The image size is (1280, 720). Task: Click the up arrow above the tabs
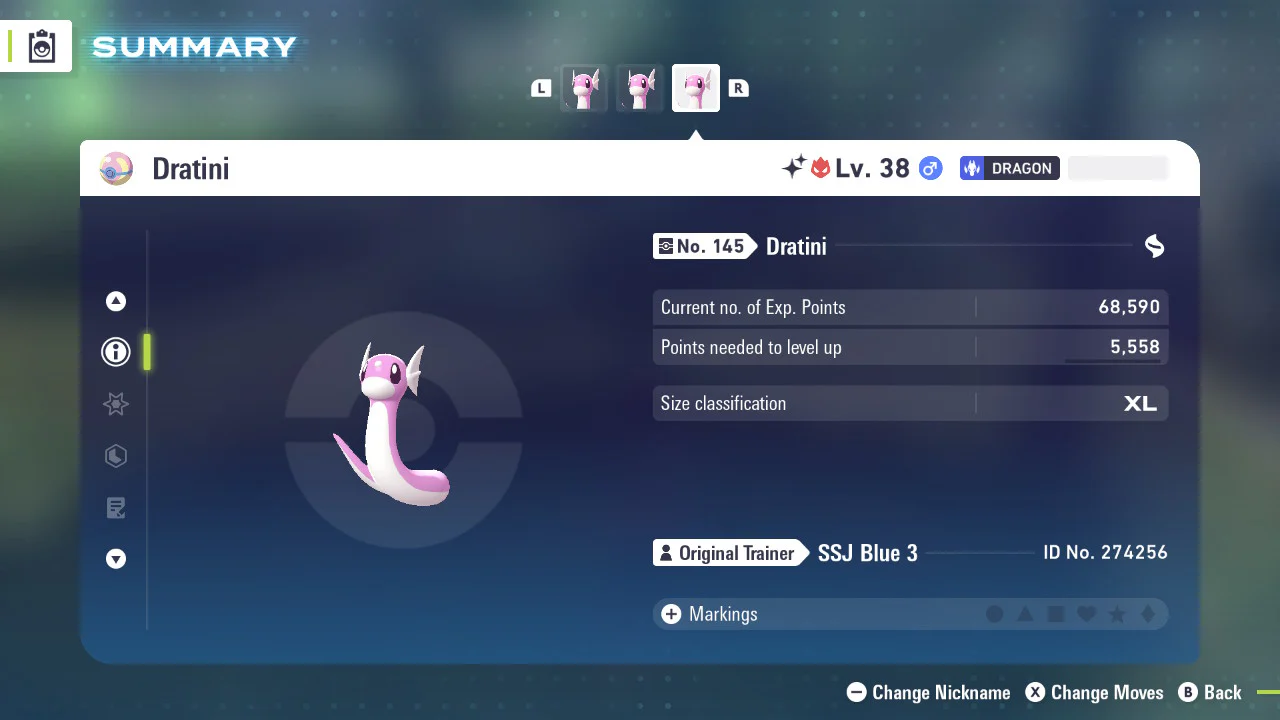116,301
